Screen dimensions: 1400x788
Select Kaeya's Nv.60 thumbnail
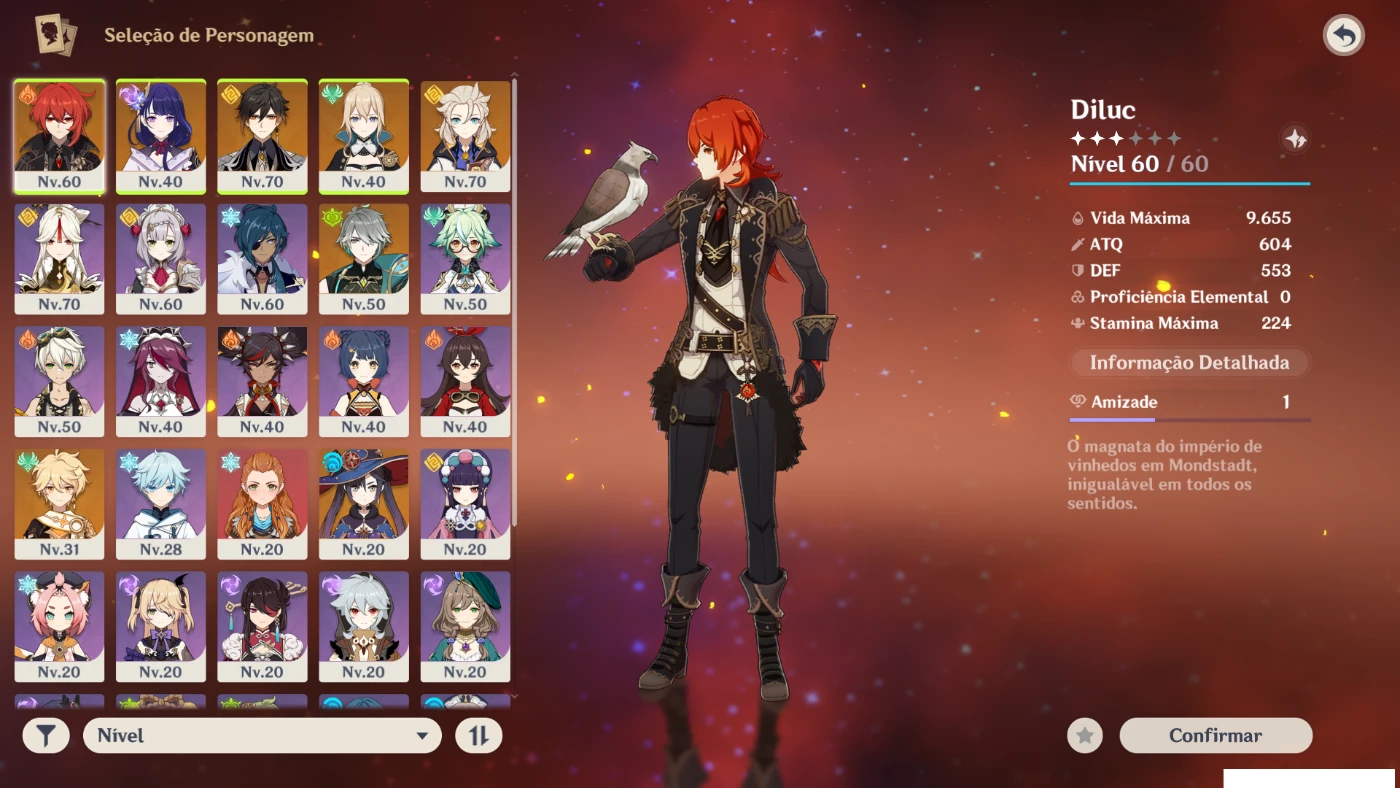point(262,258)
